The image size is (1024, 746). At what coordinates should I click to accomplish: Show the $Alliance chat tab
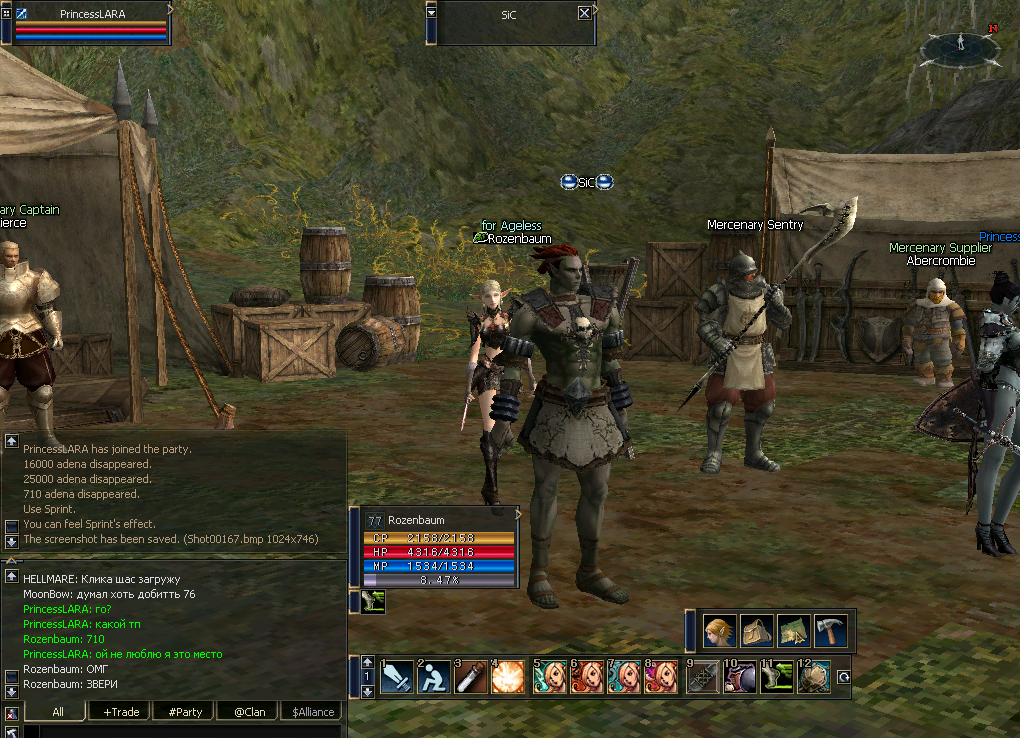click(311, 712)
